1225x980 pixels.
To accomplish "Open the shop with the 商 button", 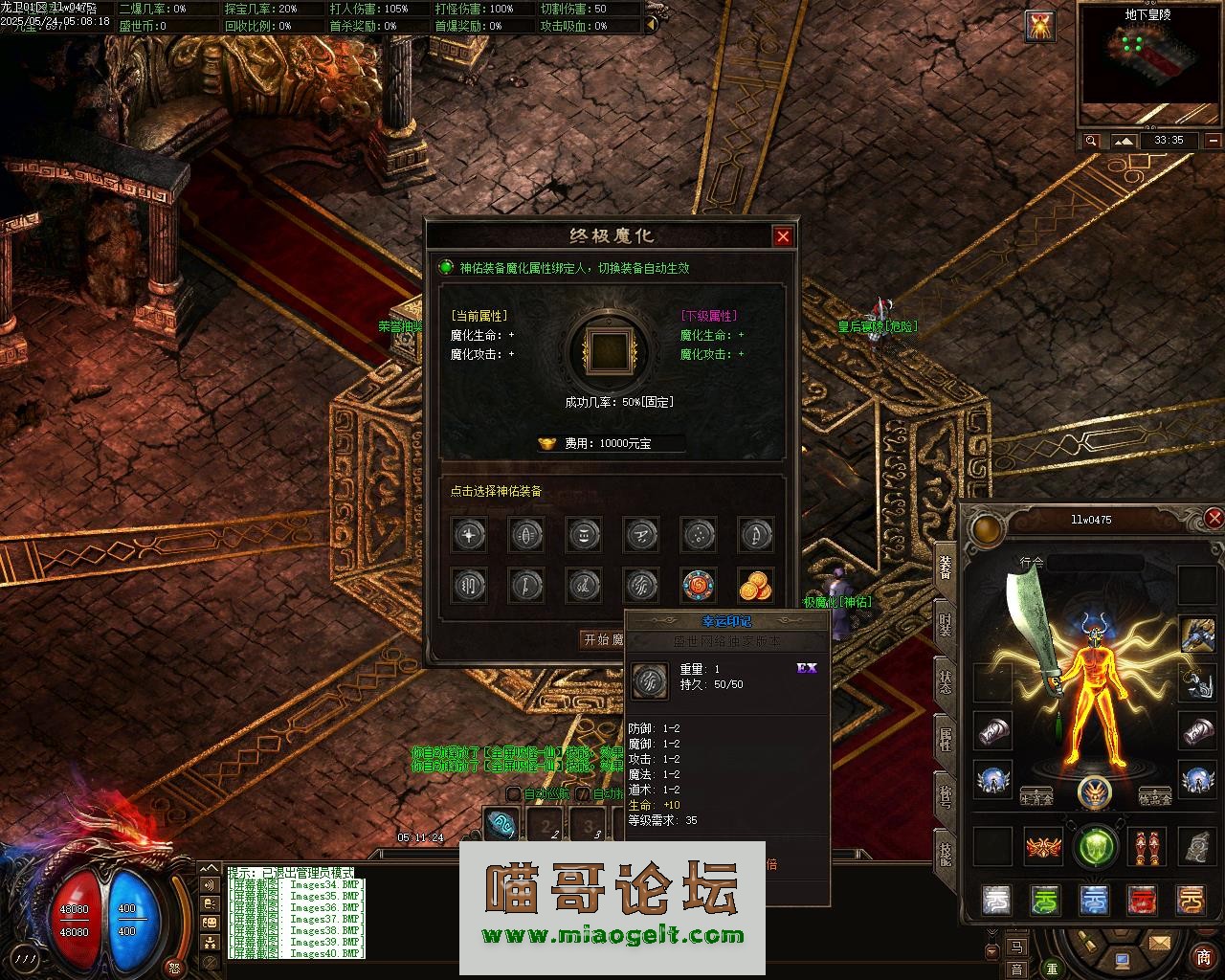I will click(x=1203, y=957).
